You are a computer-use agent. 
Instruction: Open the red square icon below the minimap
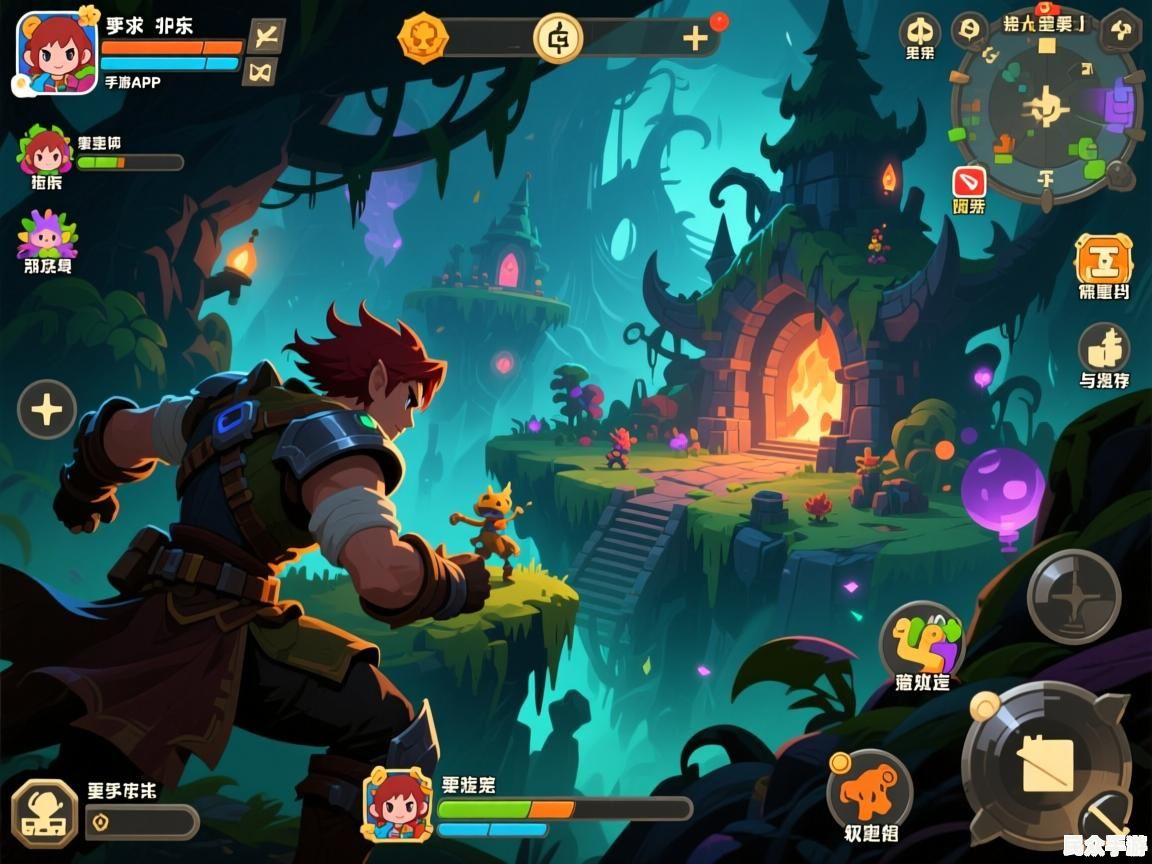(x=969, y=182)
